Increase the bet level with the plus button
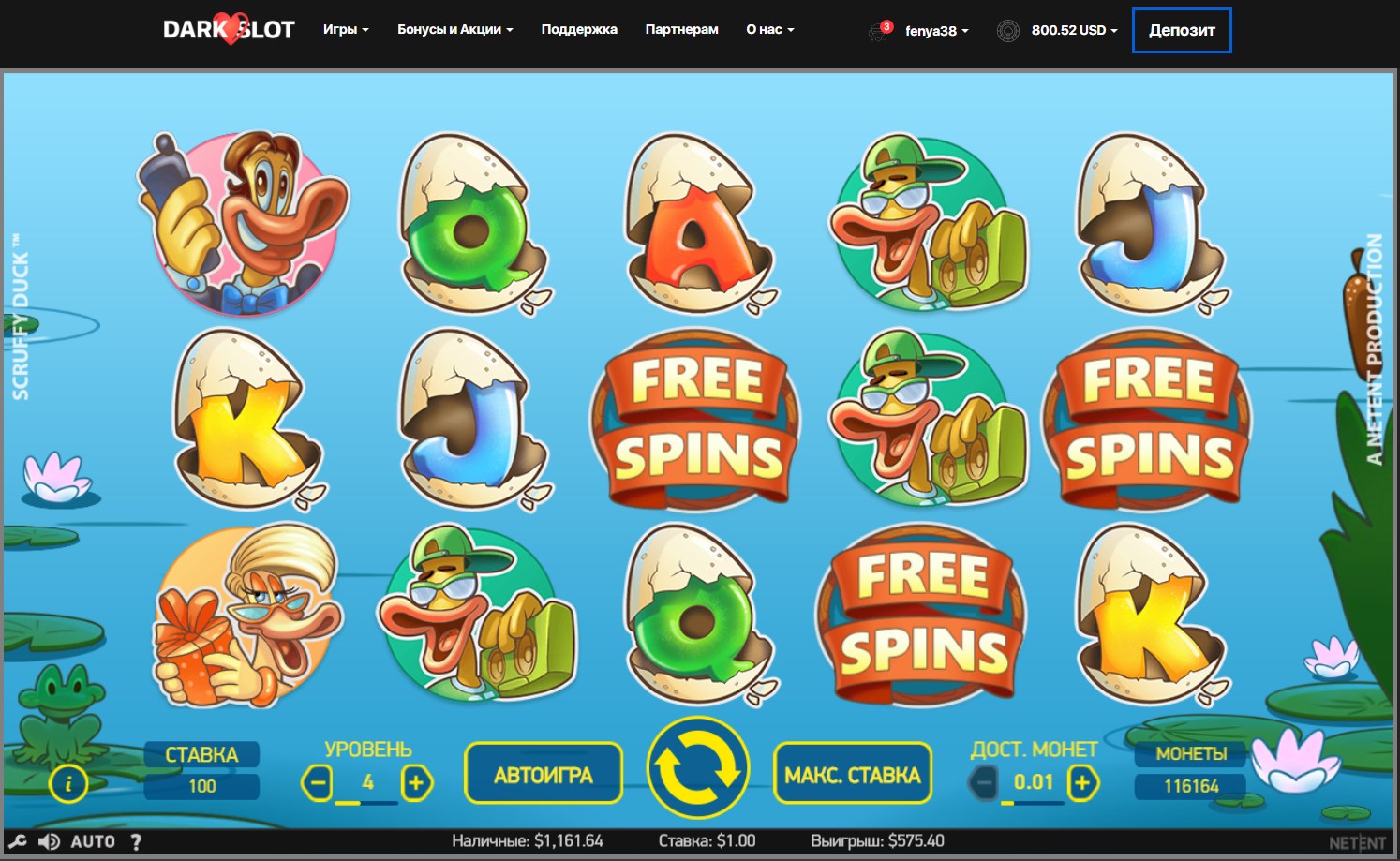 [416, 782]
